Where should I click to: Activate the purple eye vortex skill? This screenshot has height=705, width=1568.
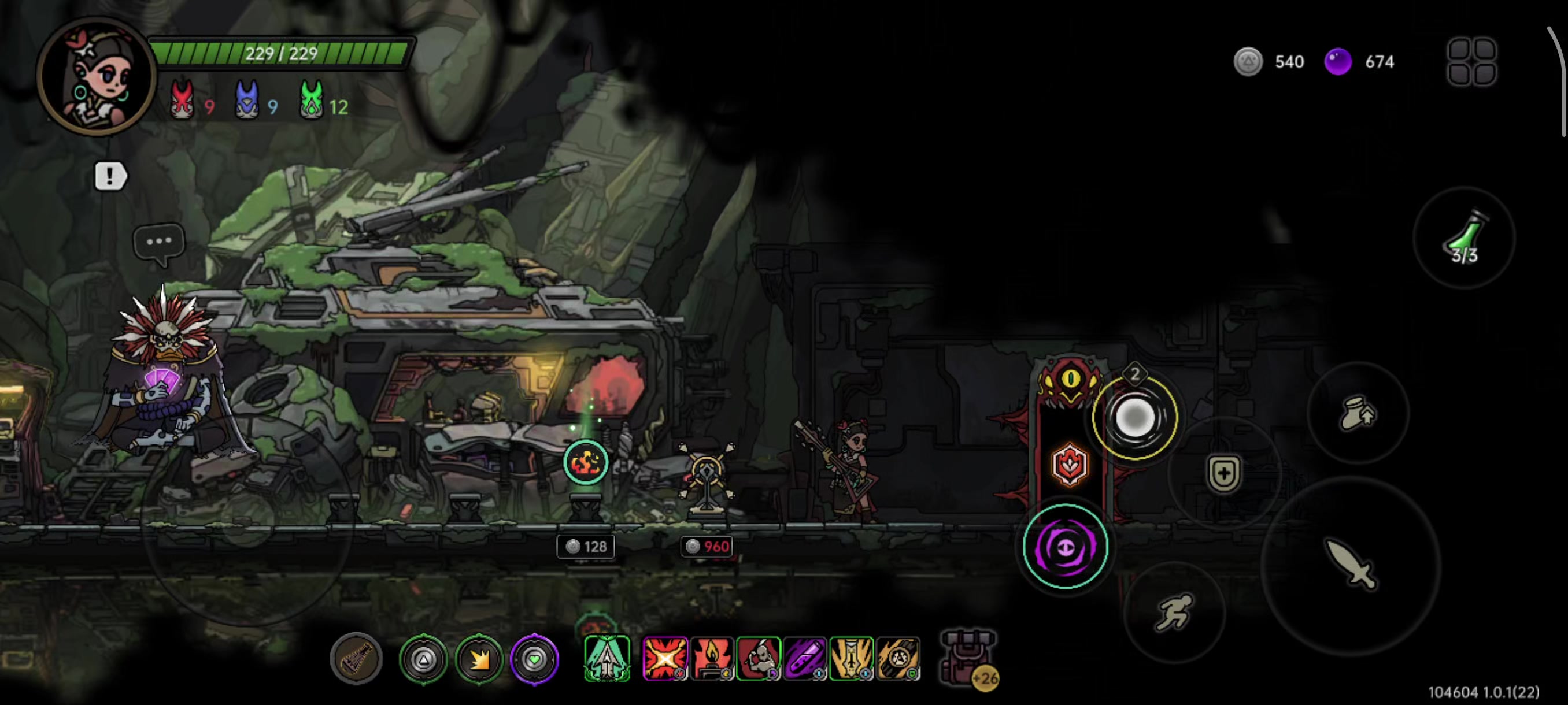click(1065, 547)
